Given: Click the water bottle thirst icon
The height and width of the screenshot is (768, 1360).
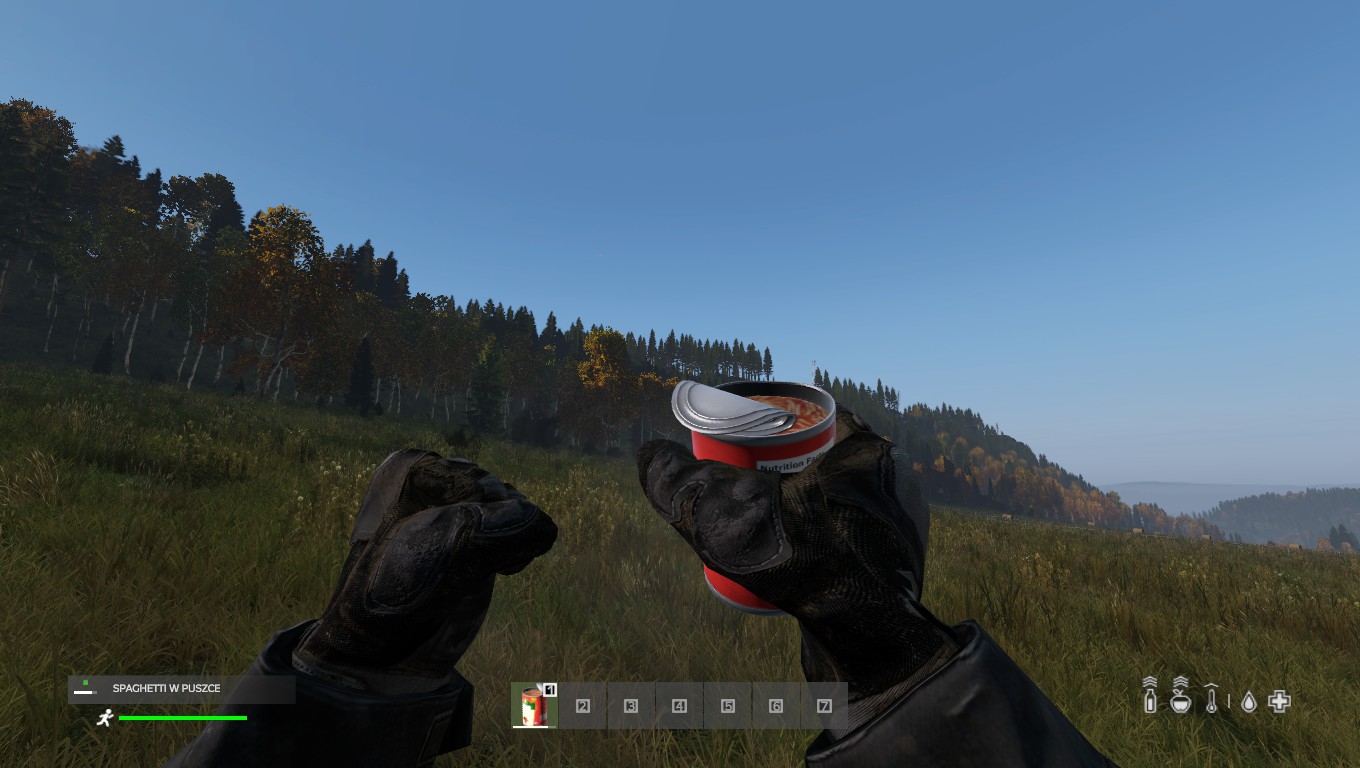Looking at the screenshot, I should click(x=1150, y=698).
